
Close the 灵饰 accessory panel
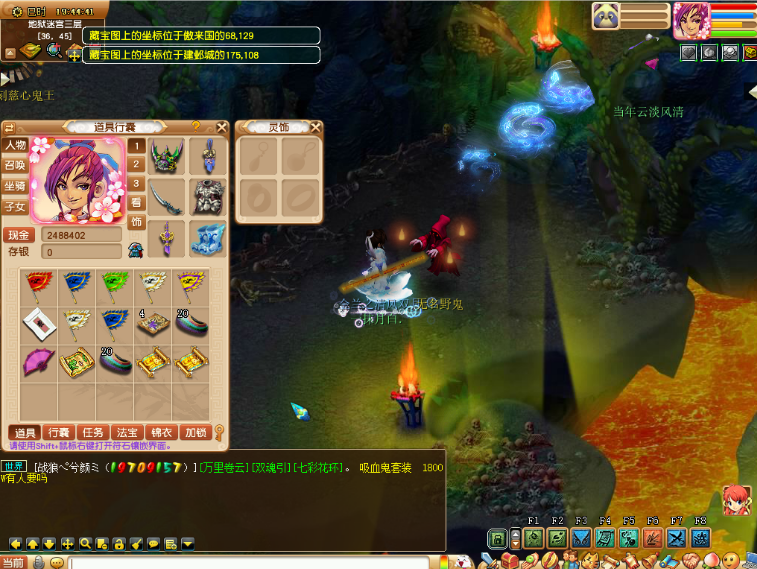tap(316, 127)
